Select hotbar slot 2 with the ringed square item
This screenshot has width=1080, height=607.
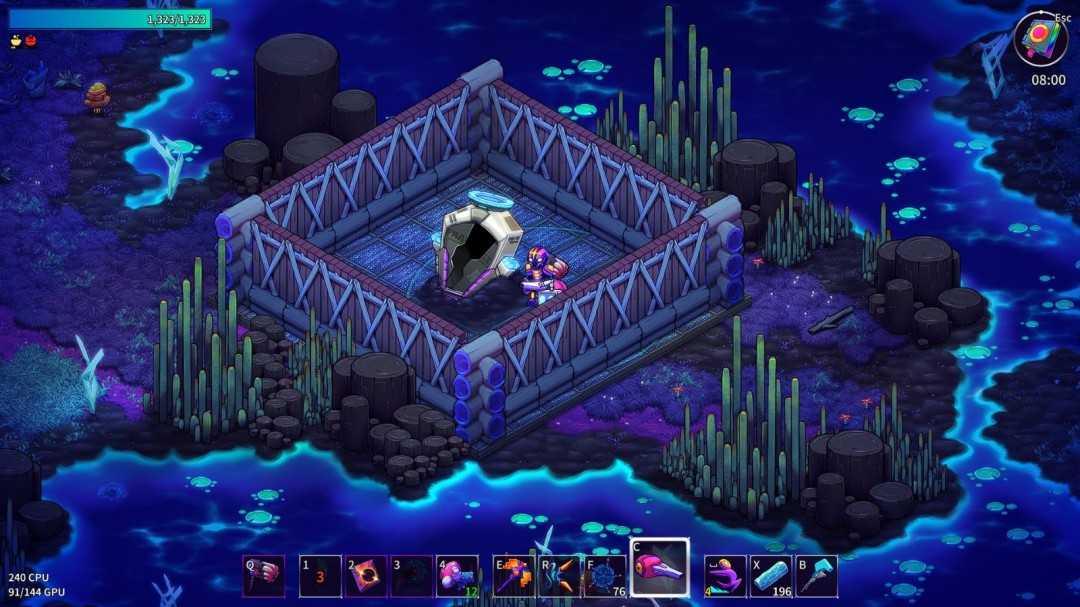(x=366, y=577)
